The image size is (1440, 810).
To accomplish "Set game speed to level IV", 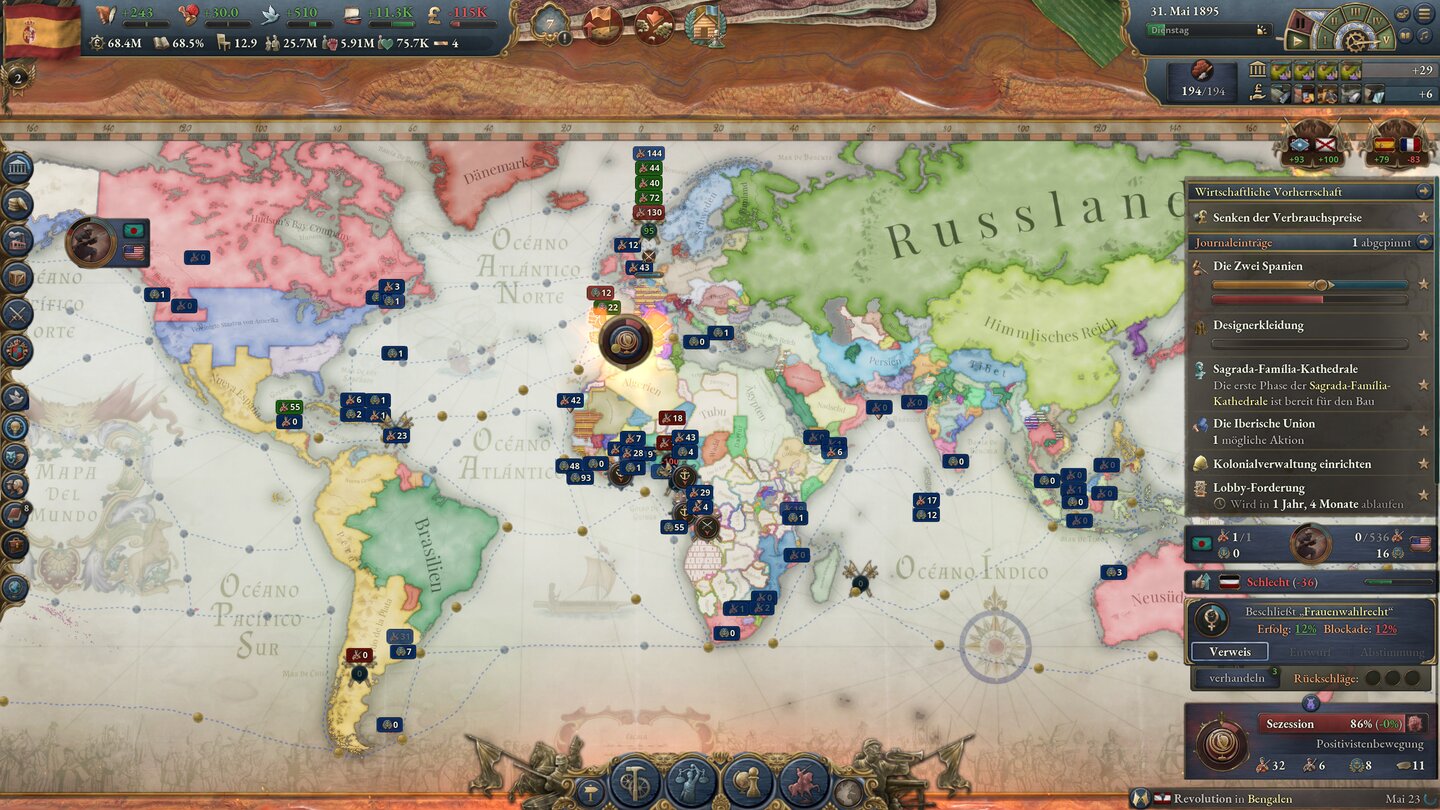I will (x=1378, y=21).
